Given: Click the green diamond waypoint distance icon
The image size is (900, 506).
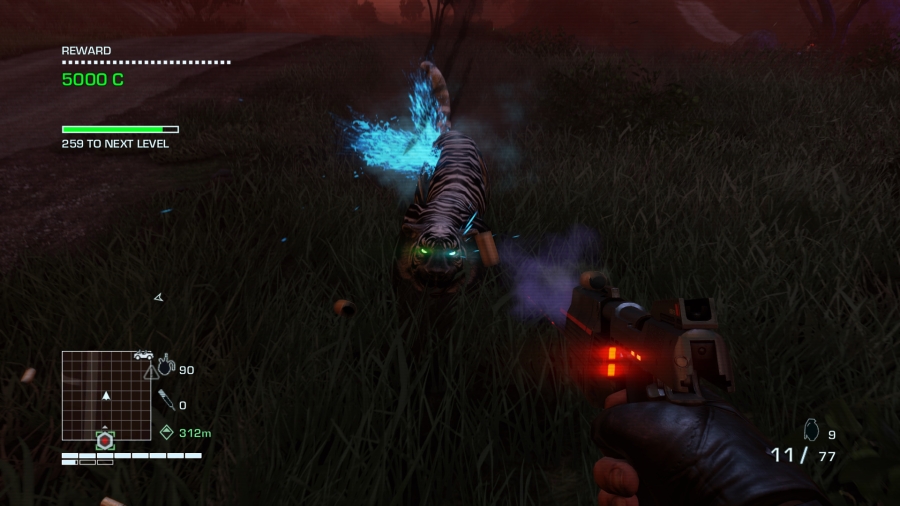Looking at the screenshot, I should tap(166, 432).
